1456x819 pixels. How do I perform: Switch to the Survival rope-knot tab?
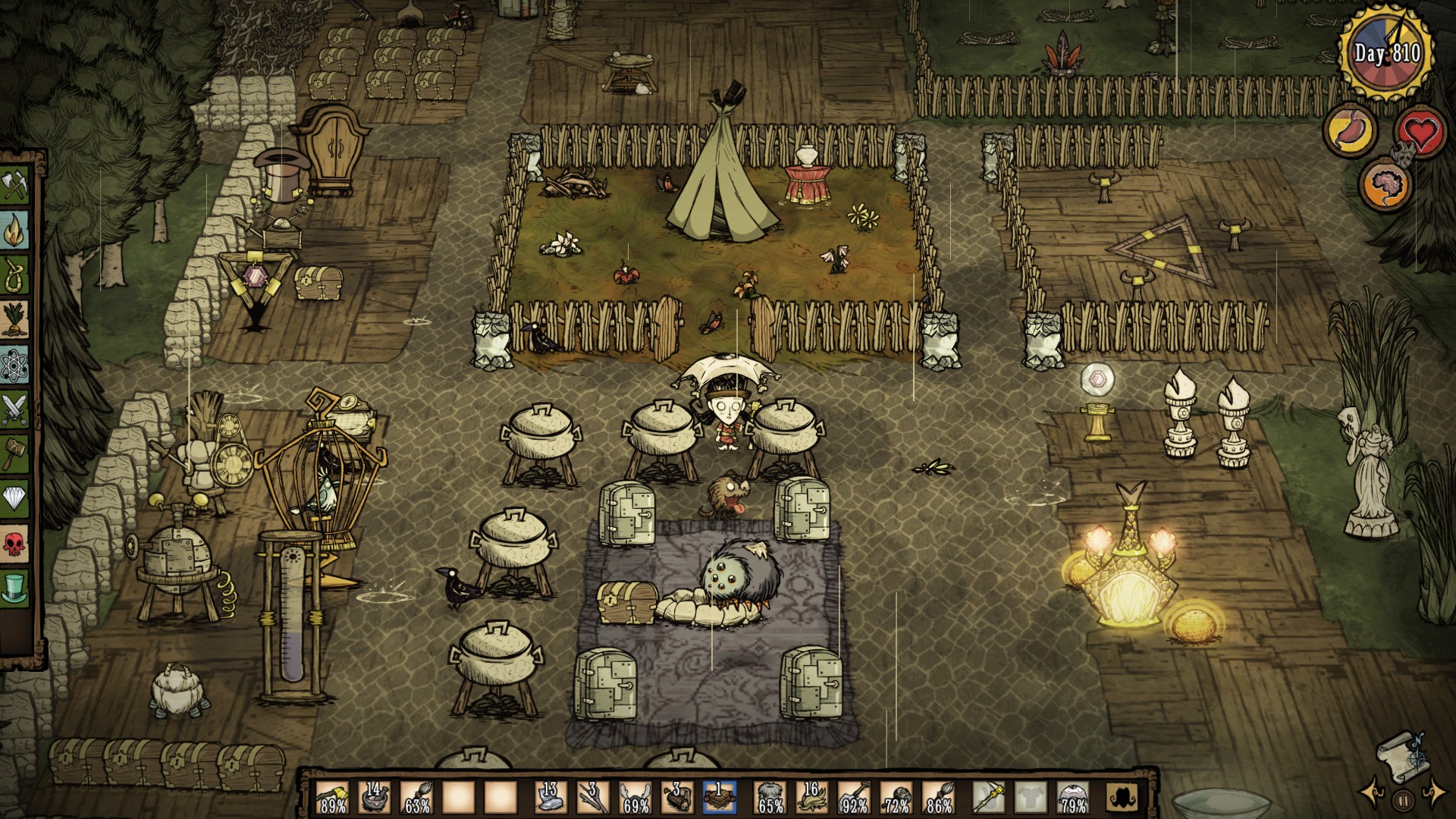pos(14,274)
